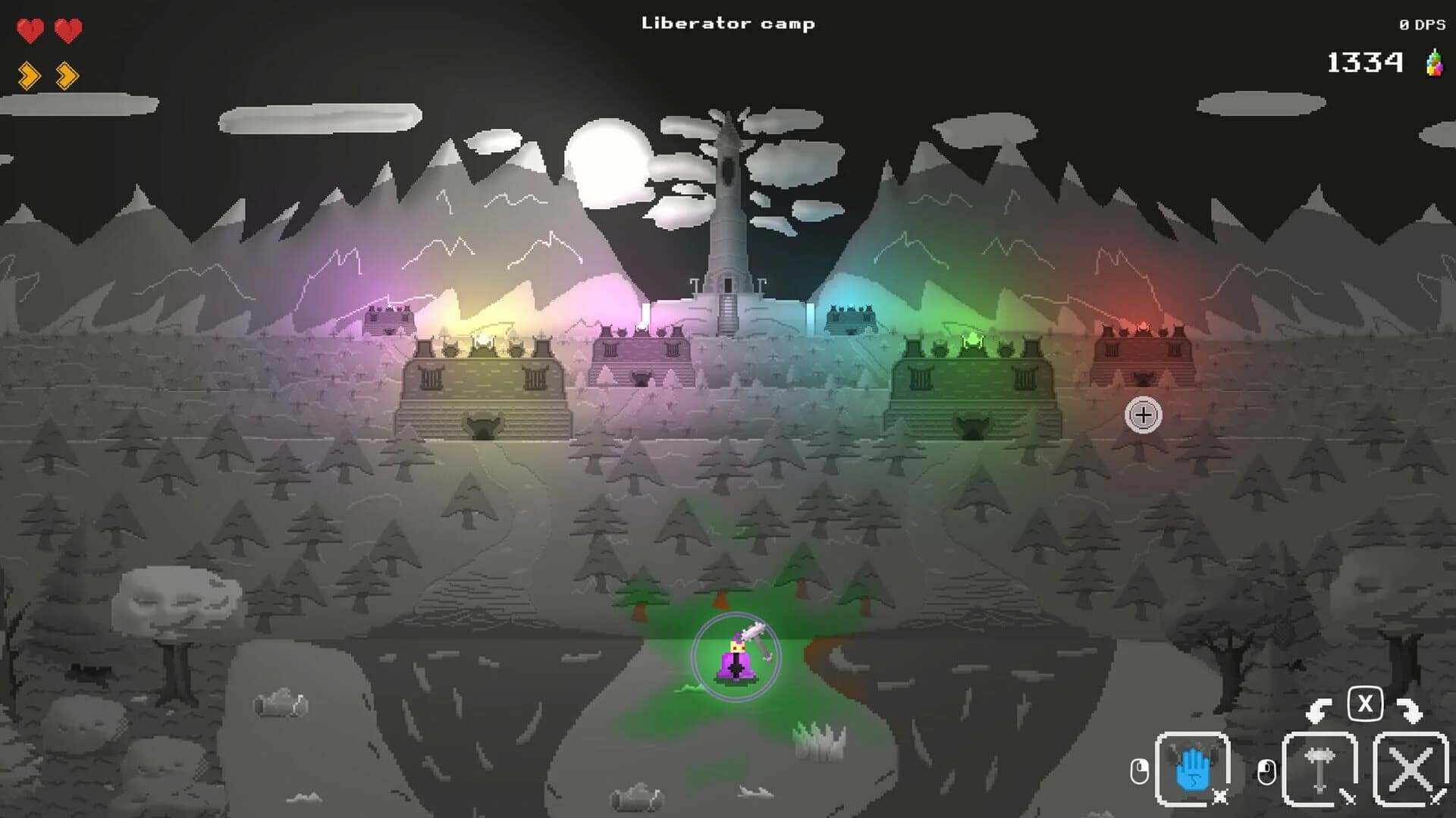Click the zoom crosshair icon near the red fort
This screenshot has height=818, width=1456.
tap(1144, 415)
